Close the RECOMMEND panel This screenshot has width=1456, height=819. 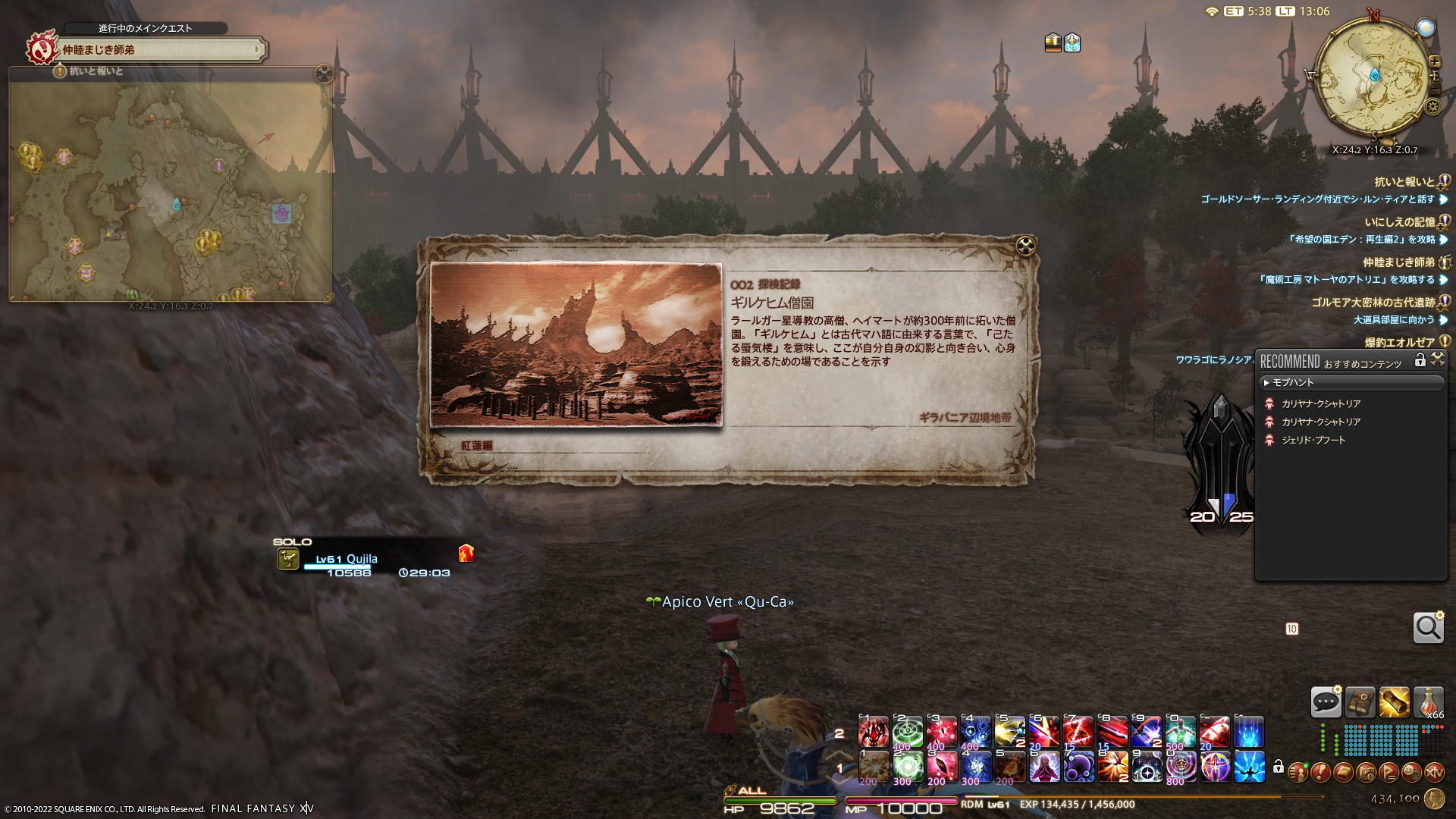pyautogui.click(x=1438, y=360)
